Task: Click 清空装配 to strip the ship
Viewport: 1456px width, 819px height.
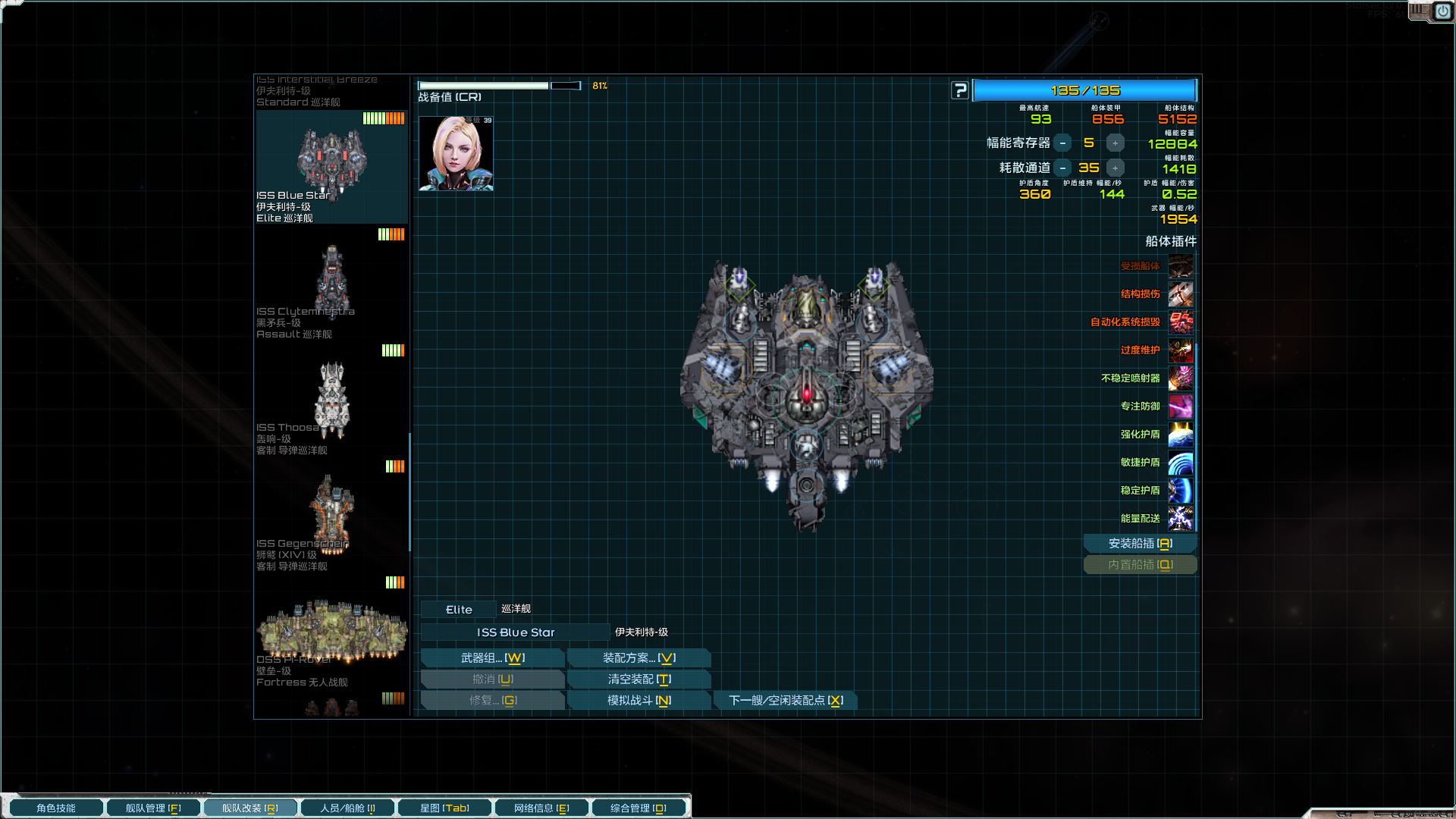Action: (x=639, y=679)
